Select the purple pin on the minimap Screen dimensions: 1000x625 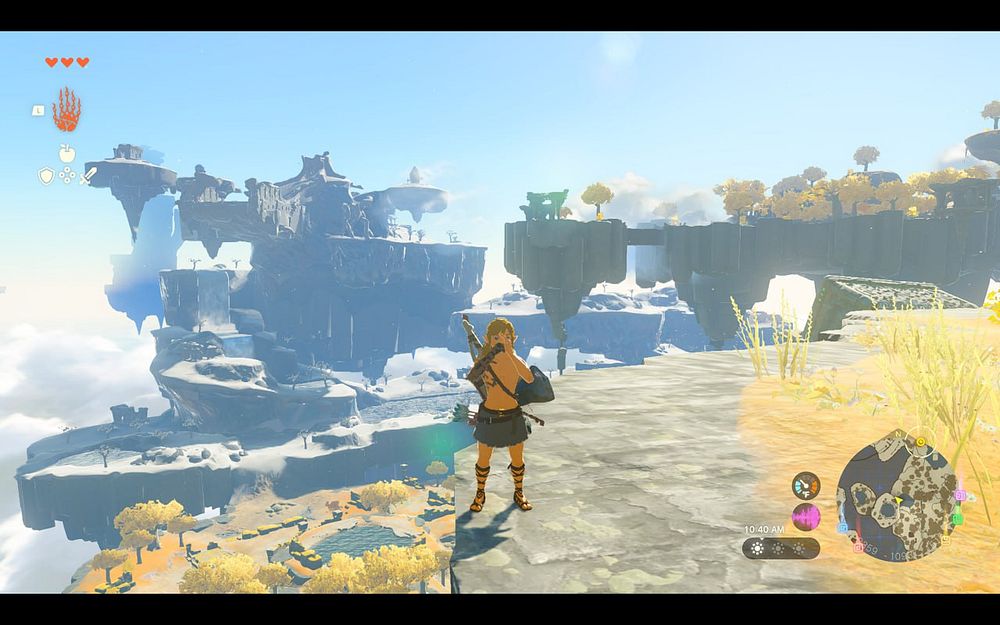click(960, 494)
